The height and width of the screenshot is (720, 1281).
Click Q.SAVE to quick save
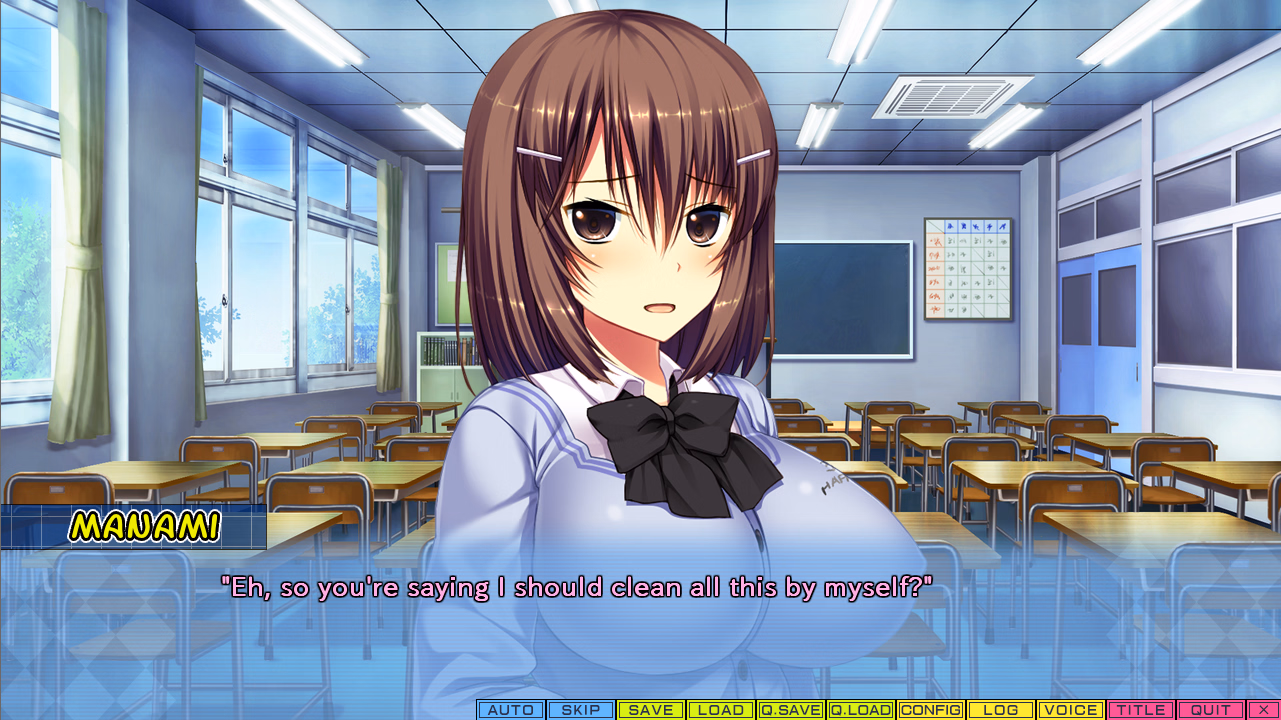[x=791, y=710]
